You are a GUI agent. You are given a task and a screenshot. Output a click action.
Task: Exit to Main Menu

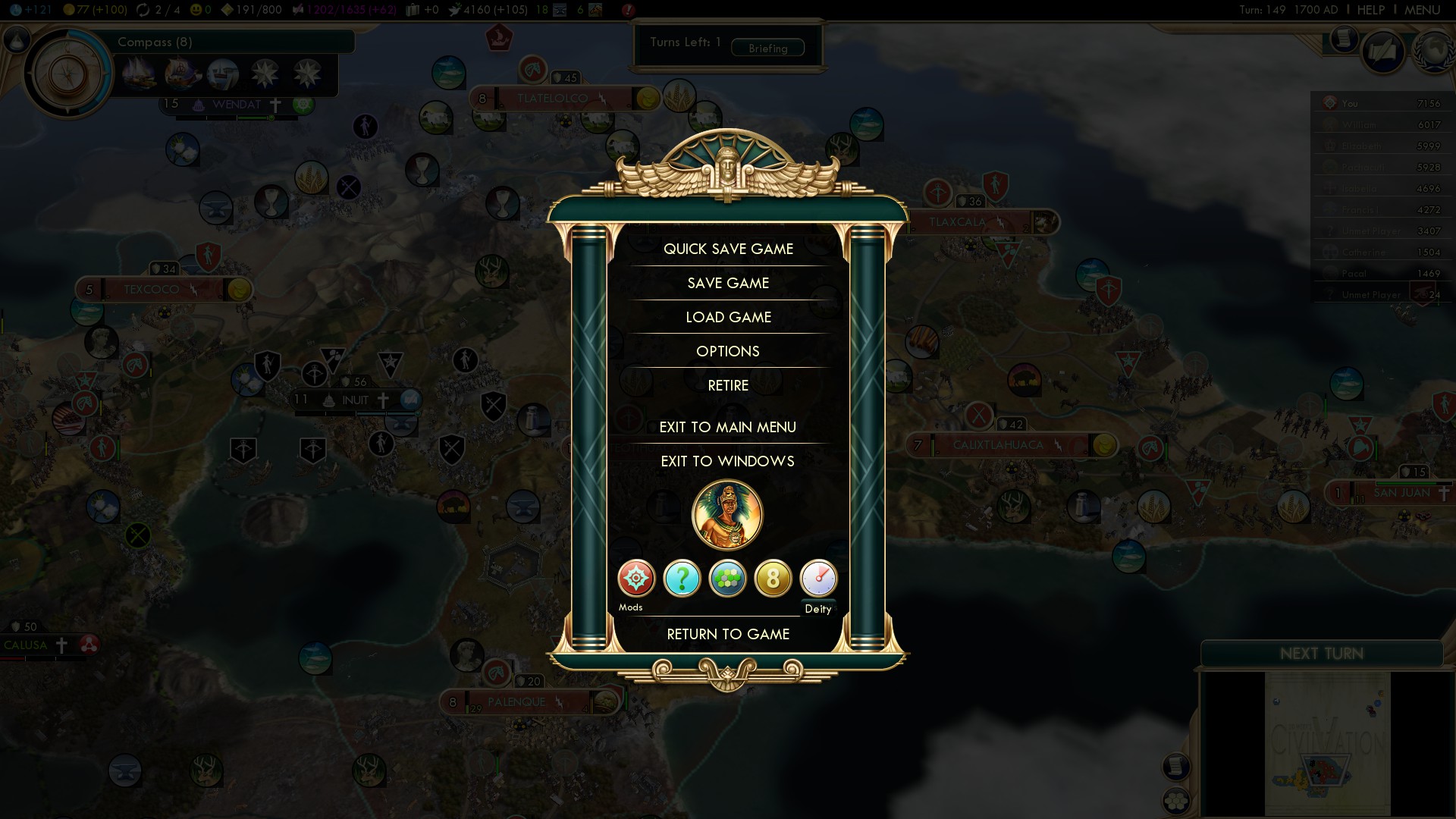[x=728, y=427]
